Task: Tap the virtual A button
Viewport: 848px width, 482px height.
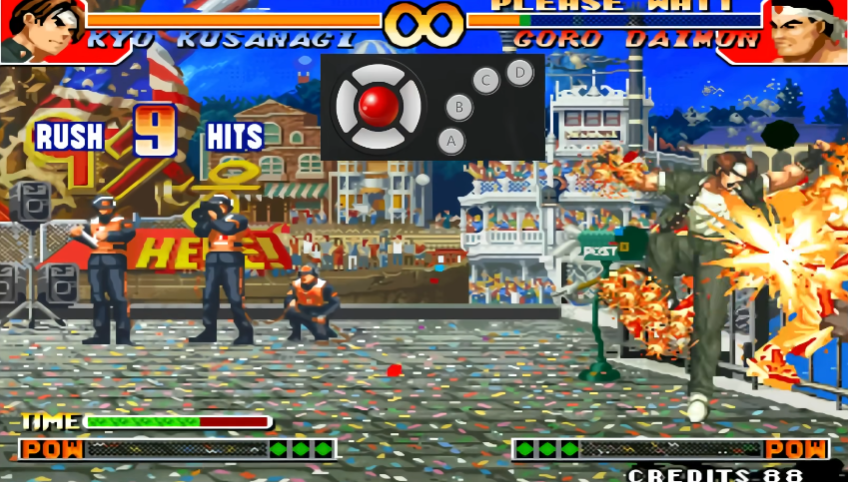Action: click(x=451, y=141)
